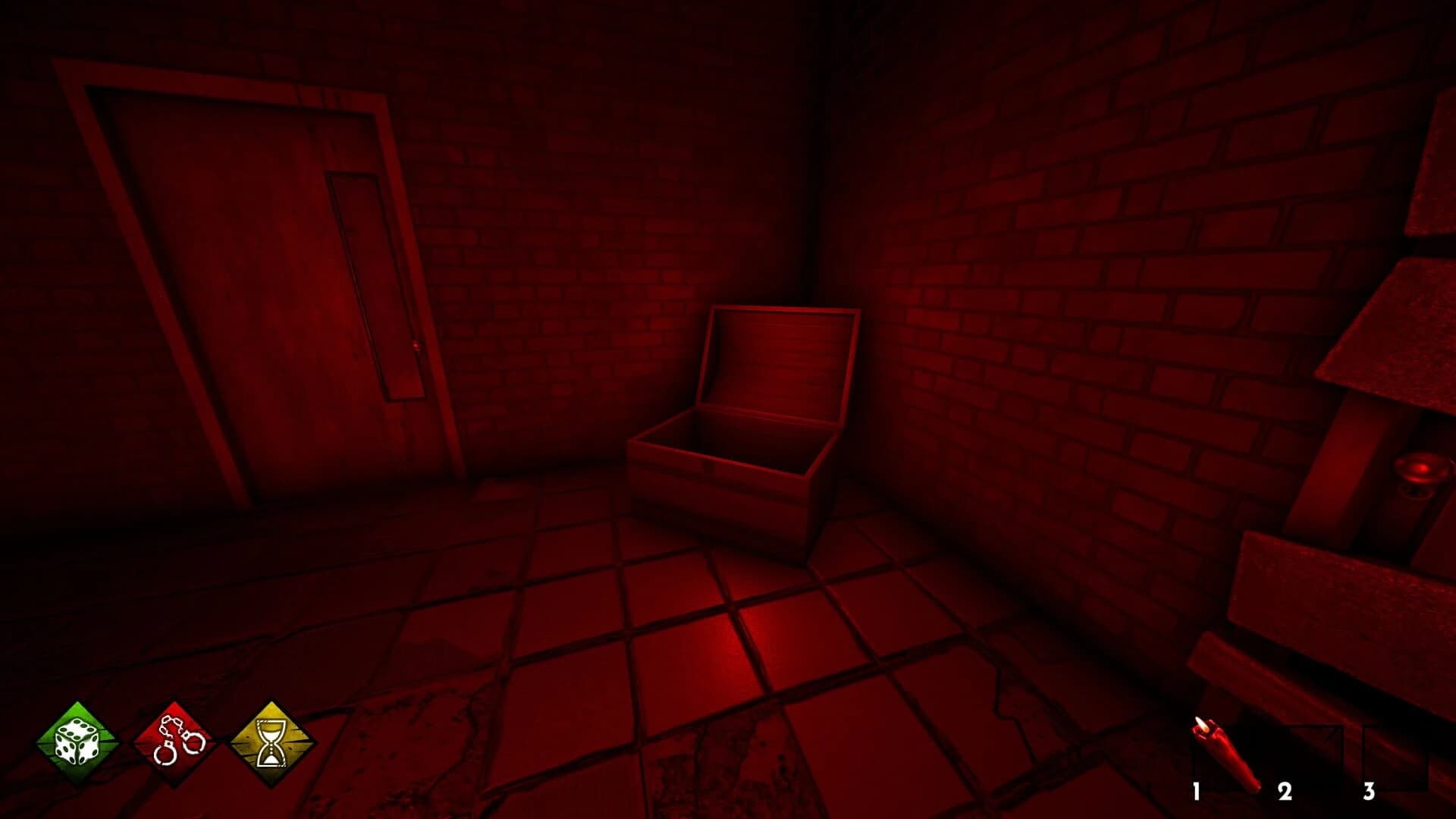Click the slot number 1 label
1456x819 pixels.
tap(1196, 792)
